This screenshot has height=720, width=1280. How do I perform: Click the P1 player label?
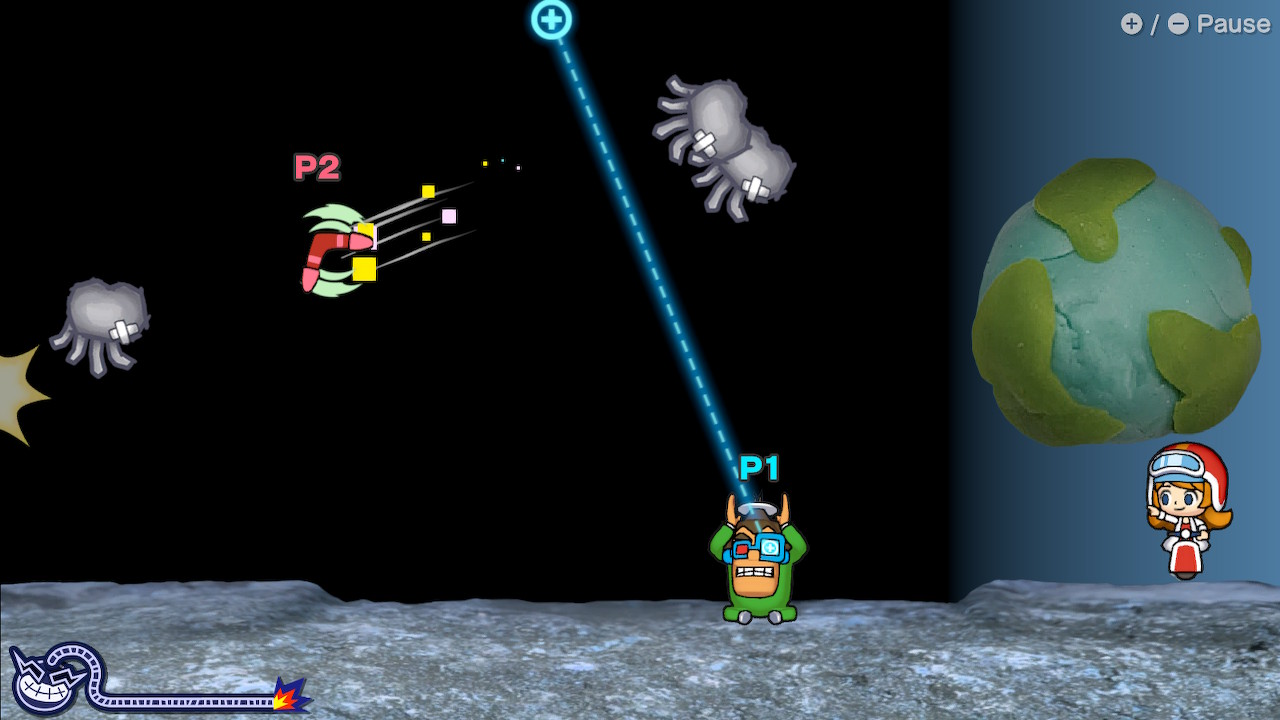757,465
